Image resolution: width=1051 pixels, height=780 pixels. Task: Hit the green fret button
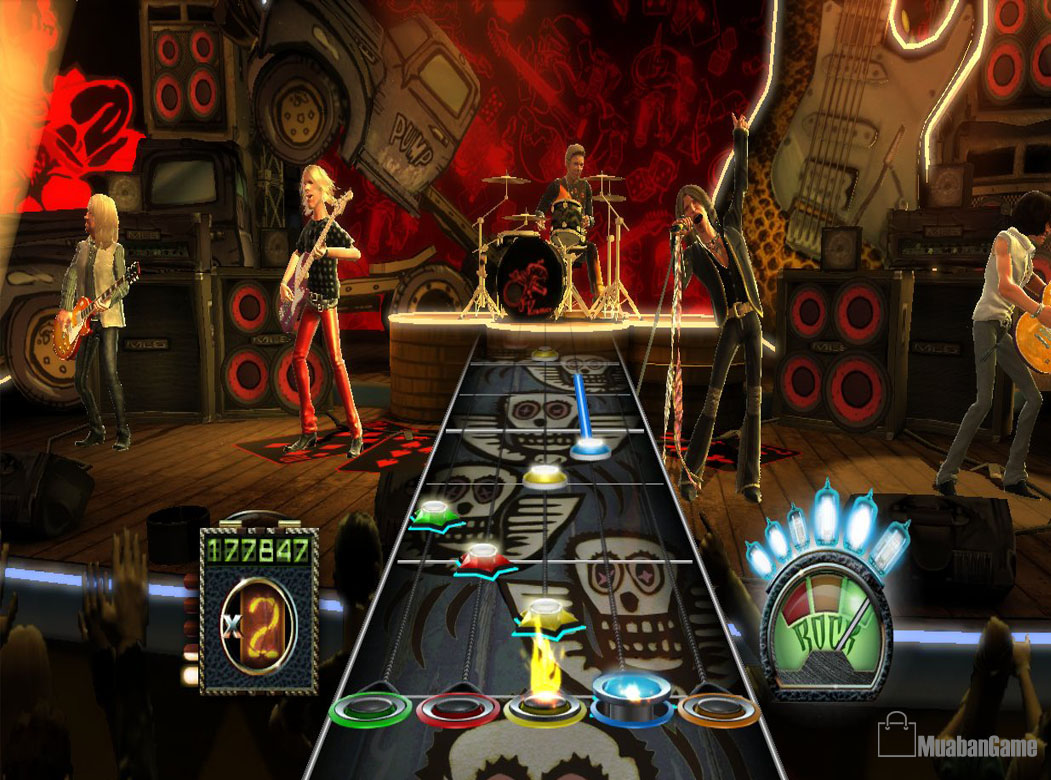pyautogui.click(x=370, y=708)
